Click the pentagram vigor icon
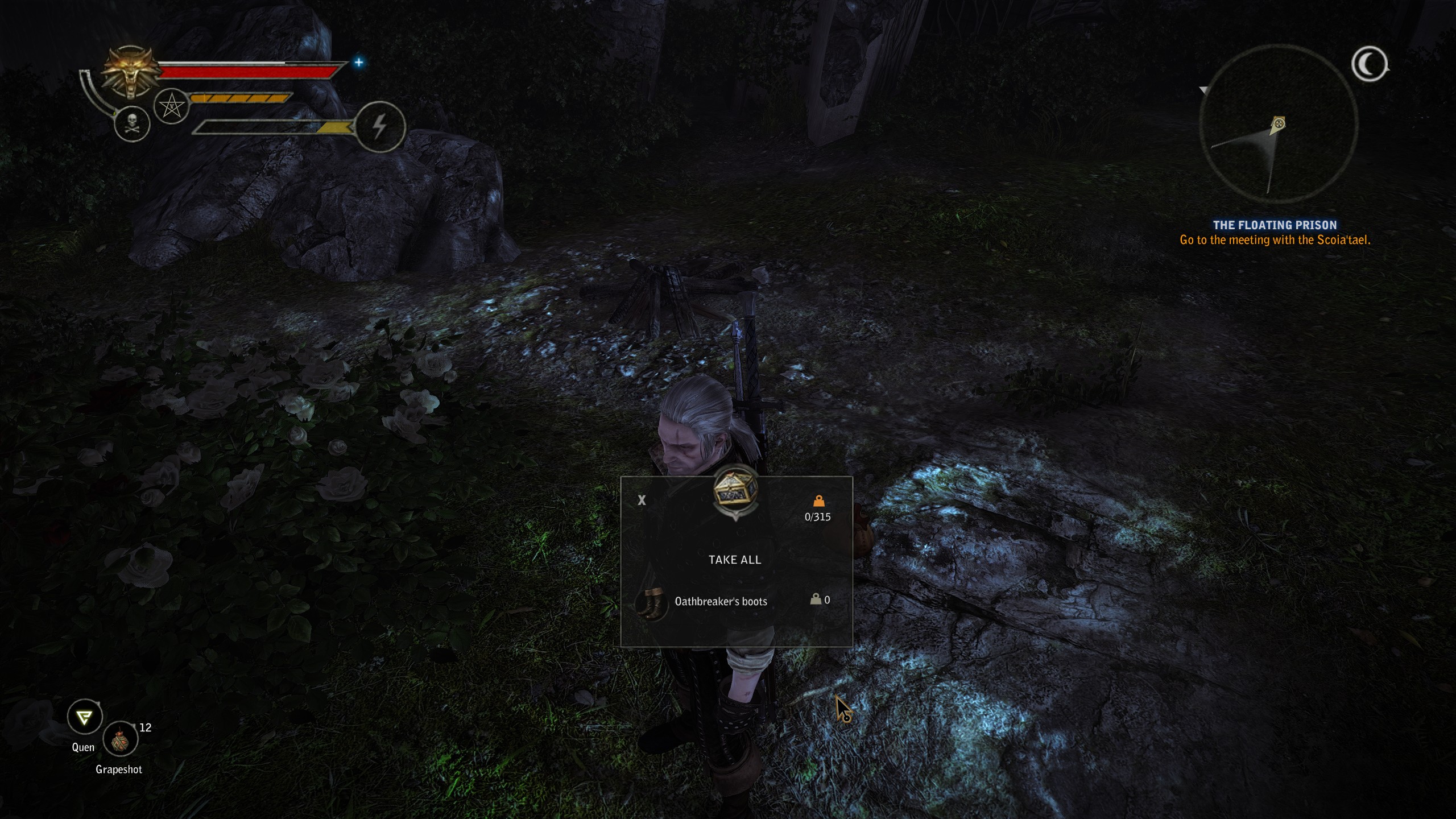The image size is (1456, 819). (x=171, y=107)
